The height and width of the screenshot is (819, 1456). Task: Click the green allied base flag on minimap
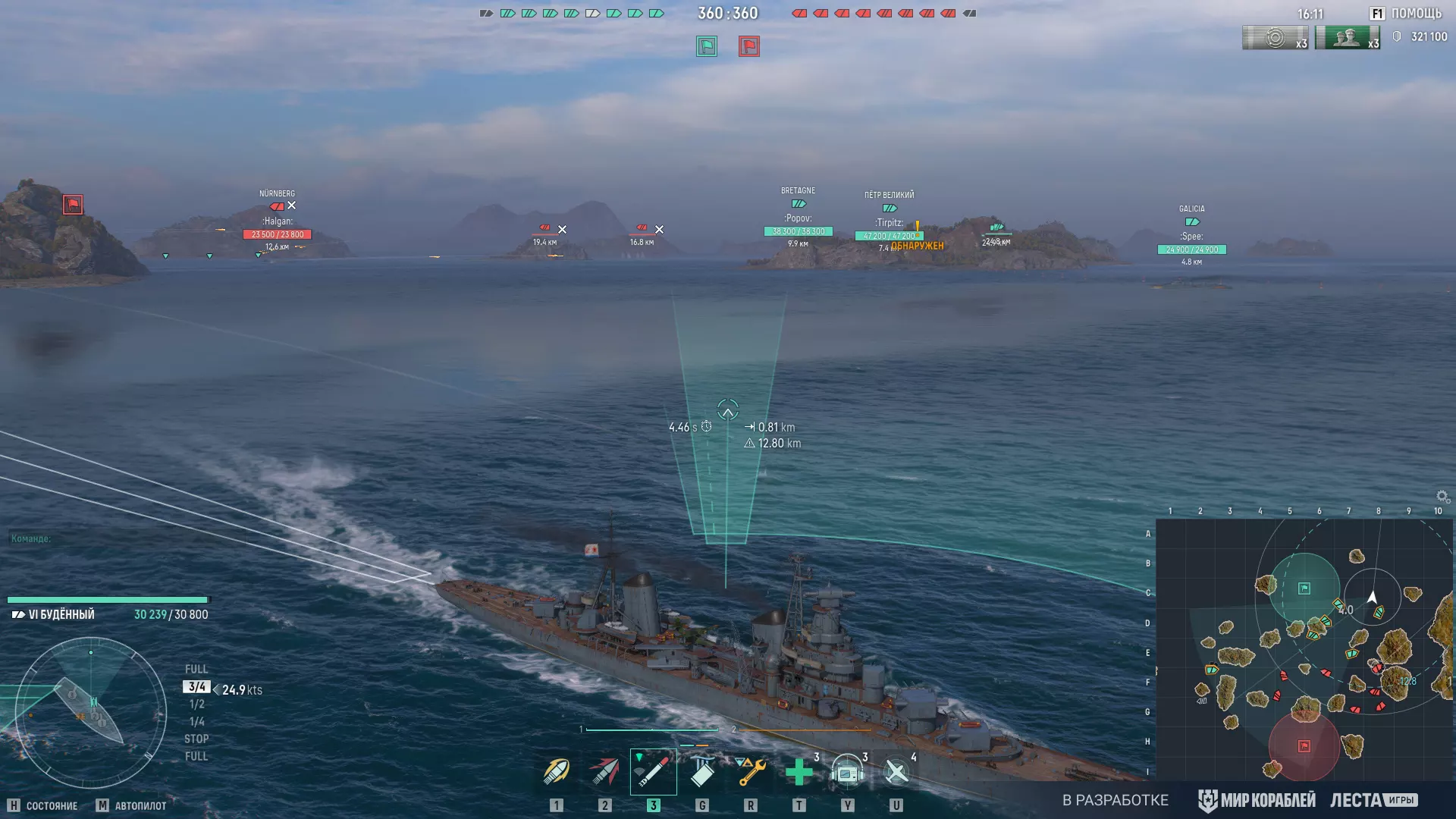(x=1304, y=588)
